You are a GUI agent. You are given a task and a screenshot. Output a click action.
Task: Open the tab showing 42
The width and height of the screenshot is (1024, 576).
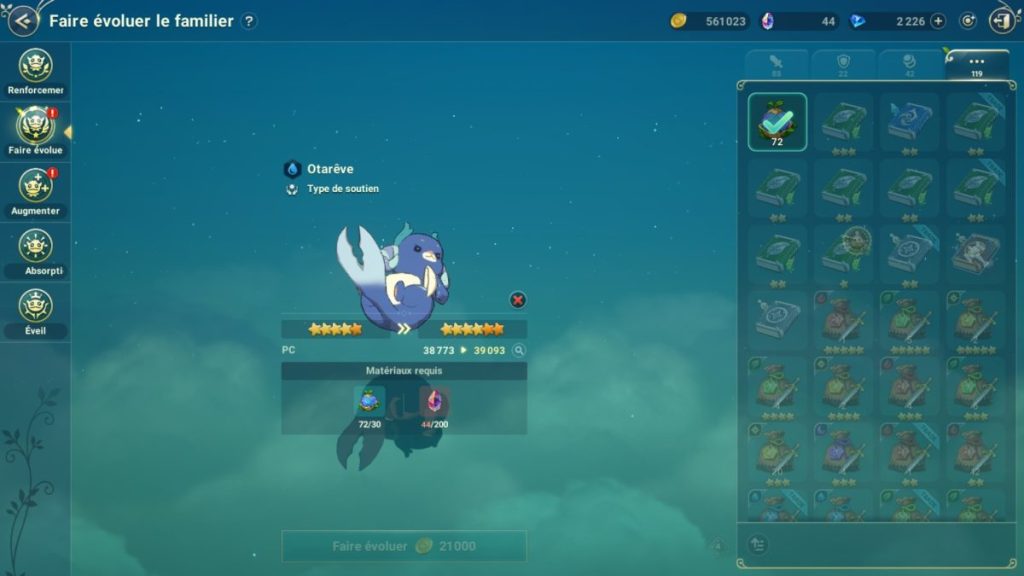(x=910, y=65)
